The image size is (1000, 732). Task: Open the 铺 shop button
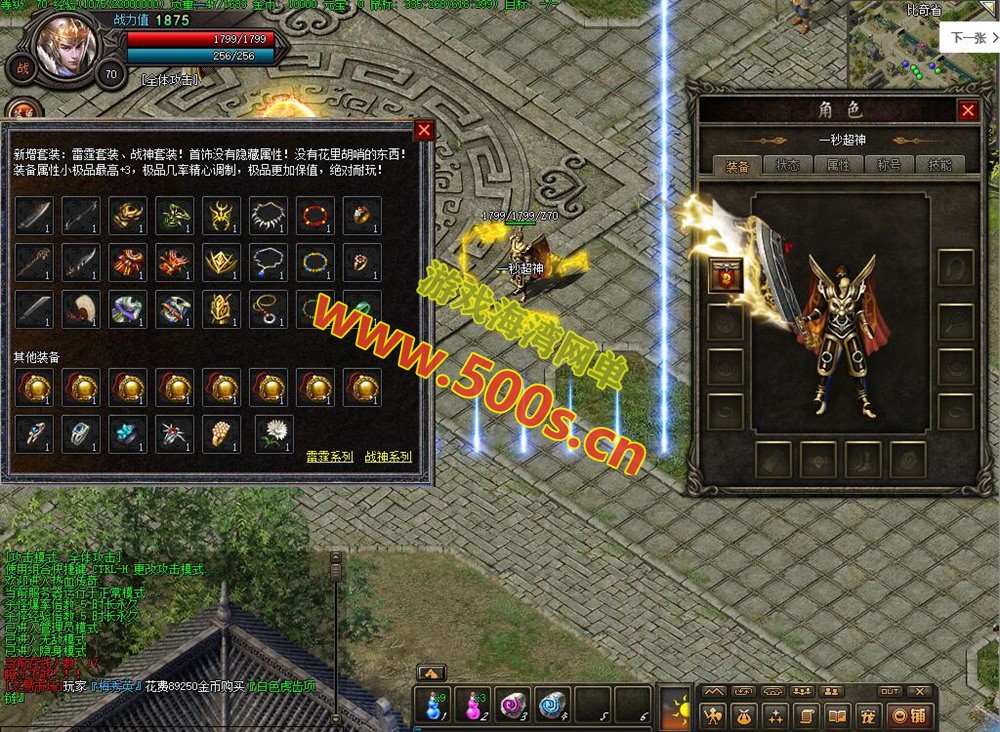click(x=910, y=715)
